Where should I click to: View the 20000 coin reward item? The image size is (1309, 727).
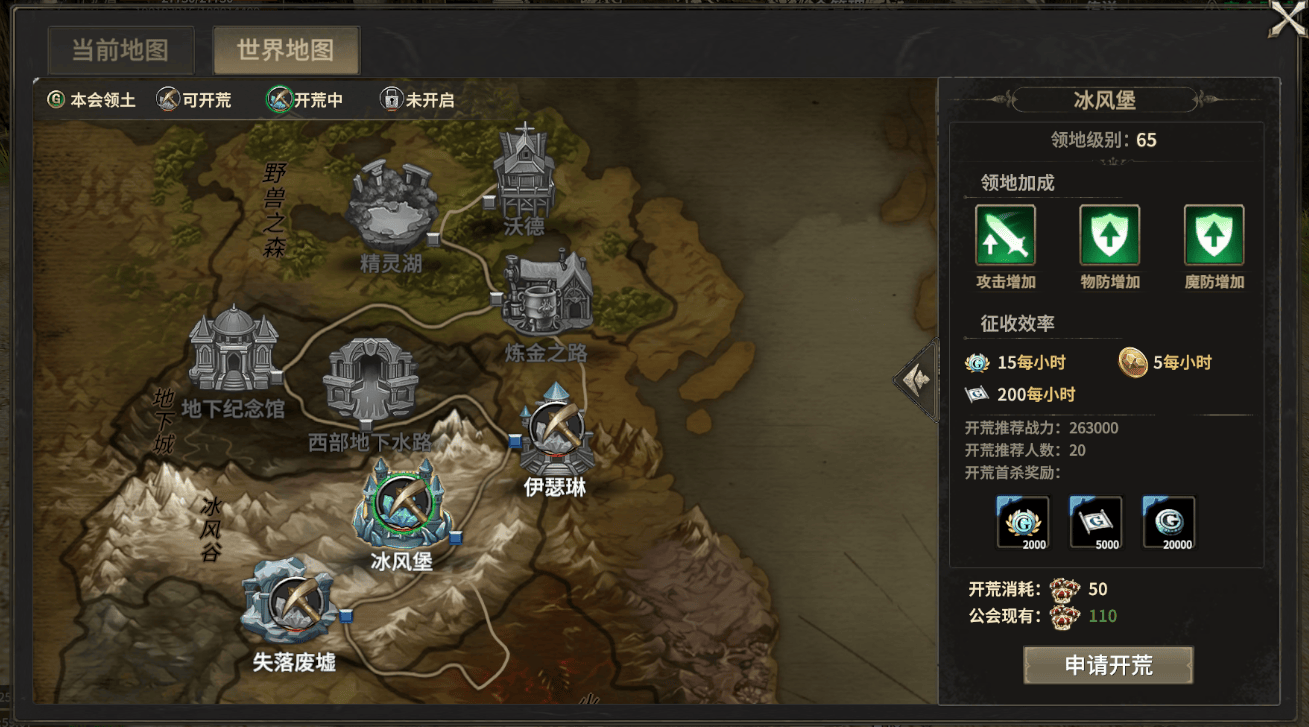click(x=1169, y=522)
